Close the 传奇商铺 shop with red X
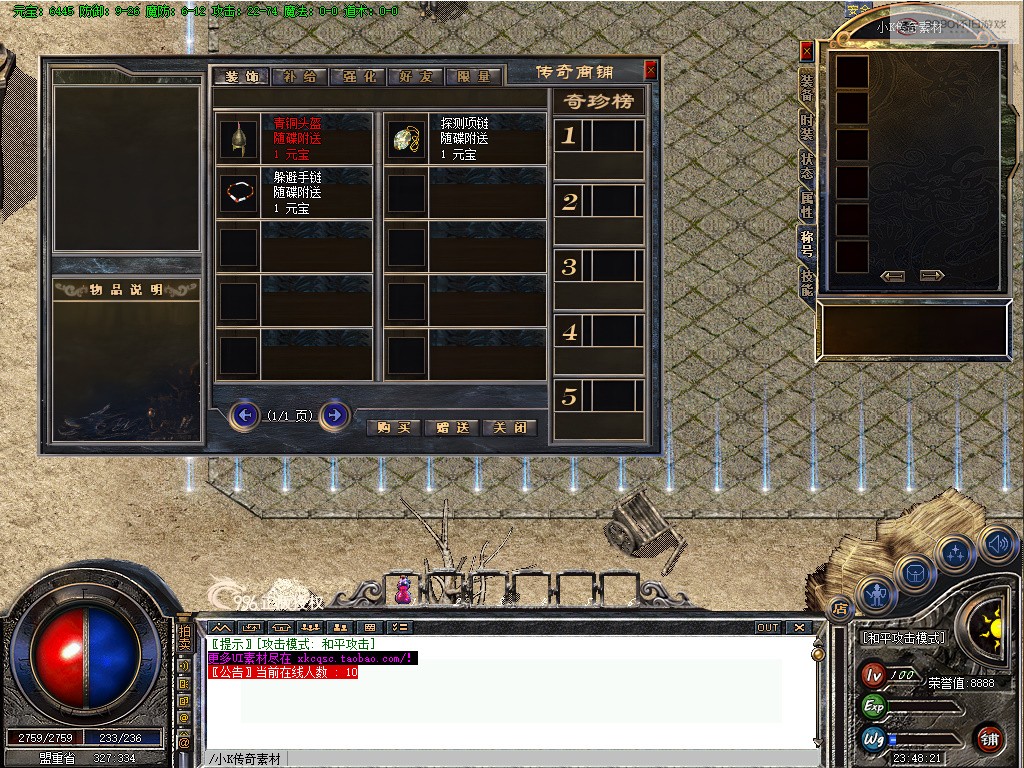The image size is (1024, 768). (651, 70)
